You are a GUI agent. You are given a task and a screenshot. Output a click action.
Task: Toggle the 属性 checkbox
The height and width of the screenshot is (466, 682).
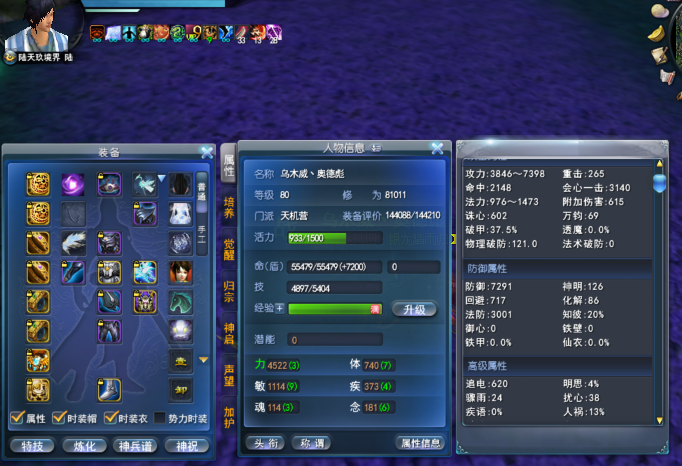tap(15, 418)
